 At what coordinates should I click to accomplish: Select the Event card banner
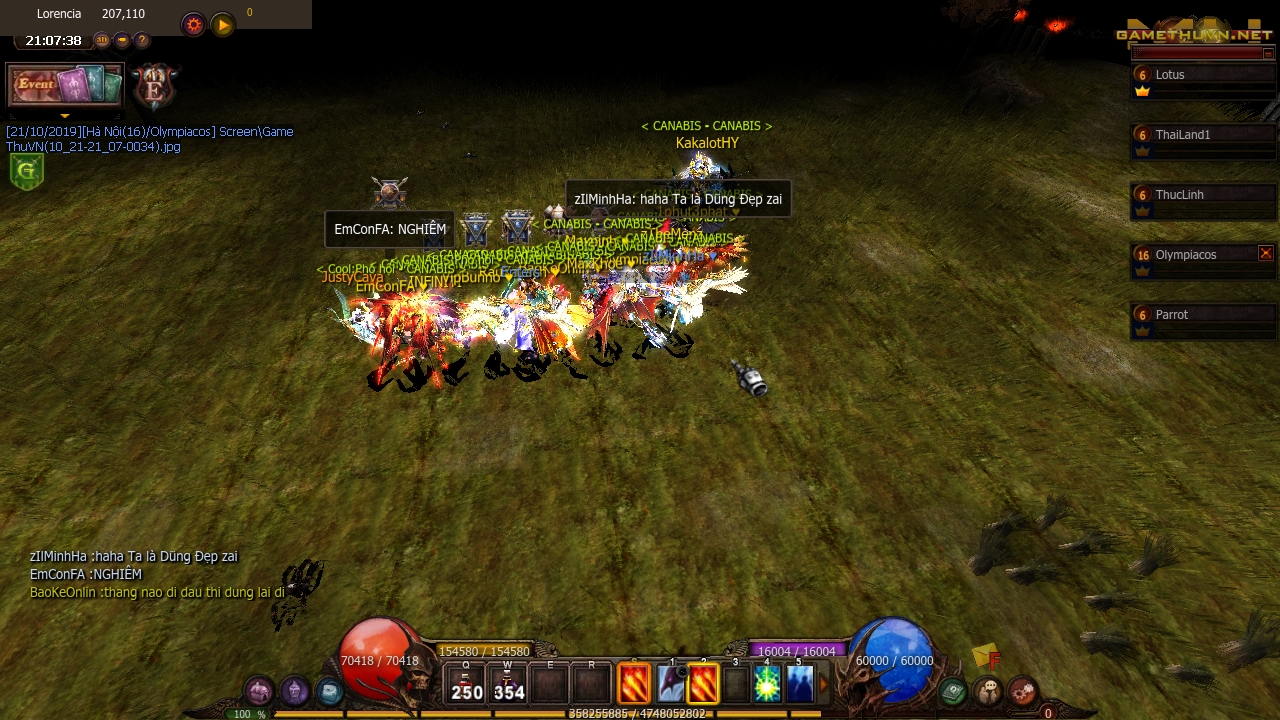point(64,84)
